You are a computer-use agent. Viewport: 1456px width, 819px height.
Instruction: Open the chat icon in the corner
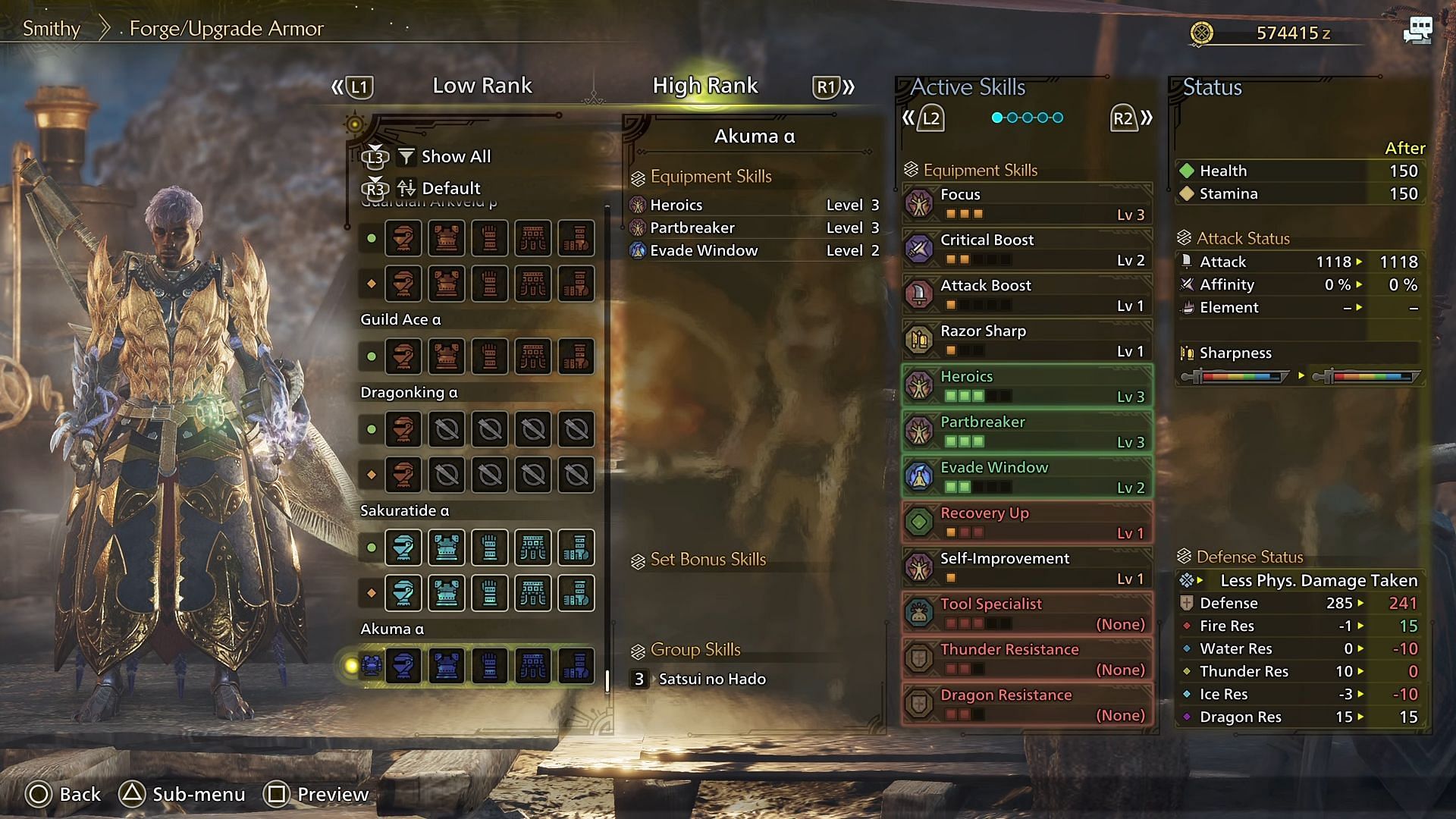click(x=1417, y=31)
